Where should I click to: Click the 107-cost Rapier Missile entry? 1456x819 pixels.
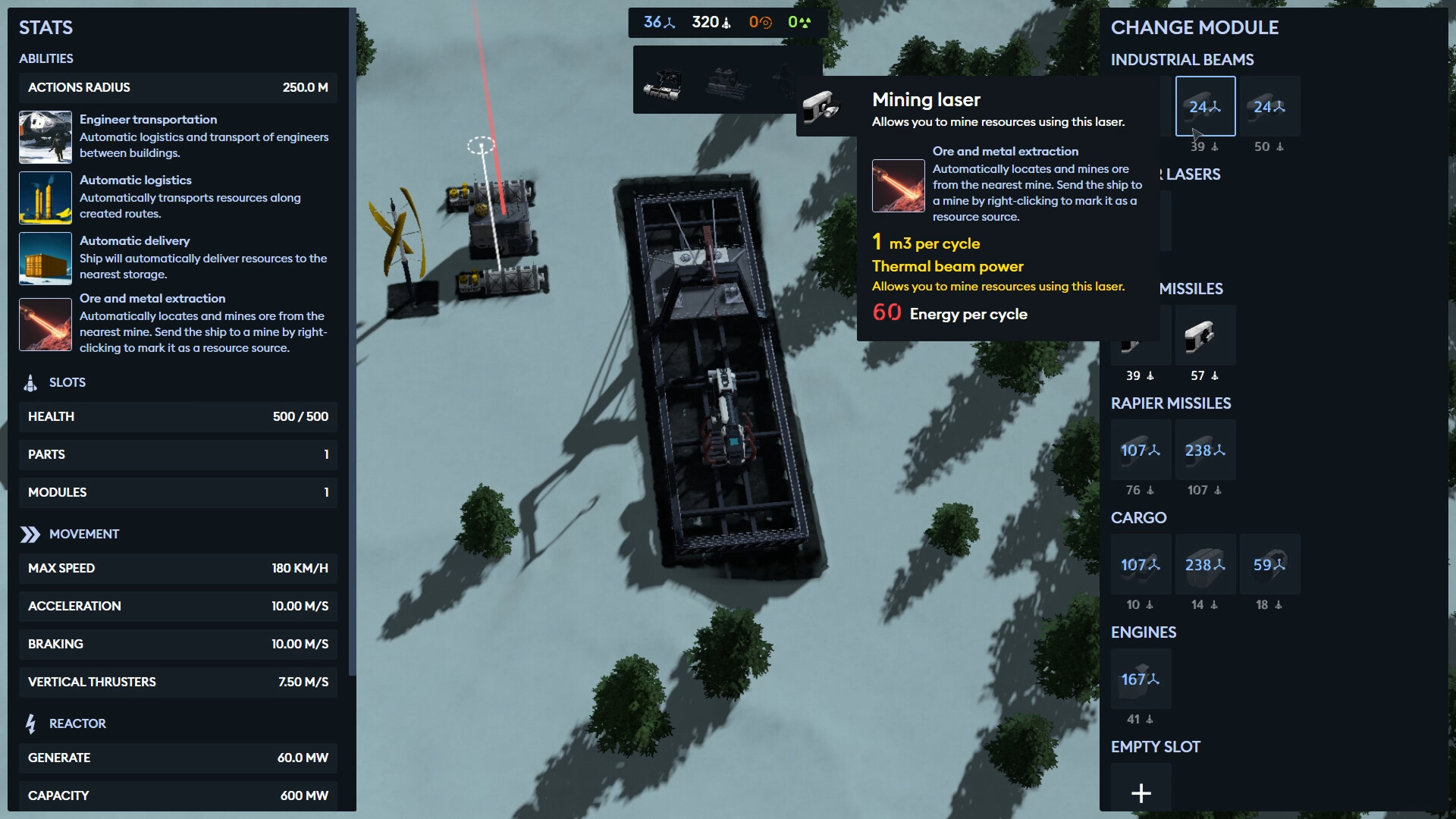[1141, 450]
